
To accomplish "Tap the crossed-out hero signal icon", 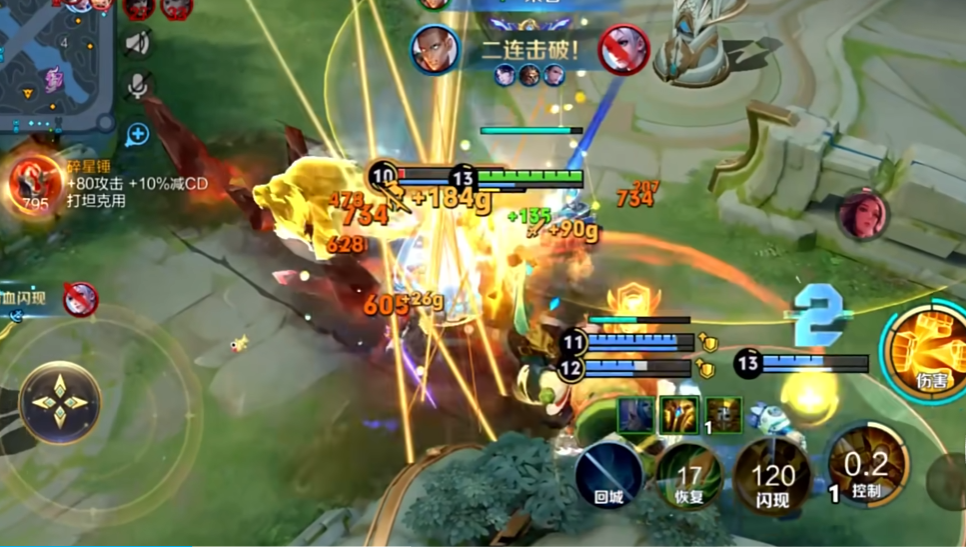I will coord(80,298).
